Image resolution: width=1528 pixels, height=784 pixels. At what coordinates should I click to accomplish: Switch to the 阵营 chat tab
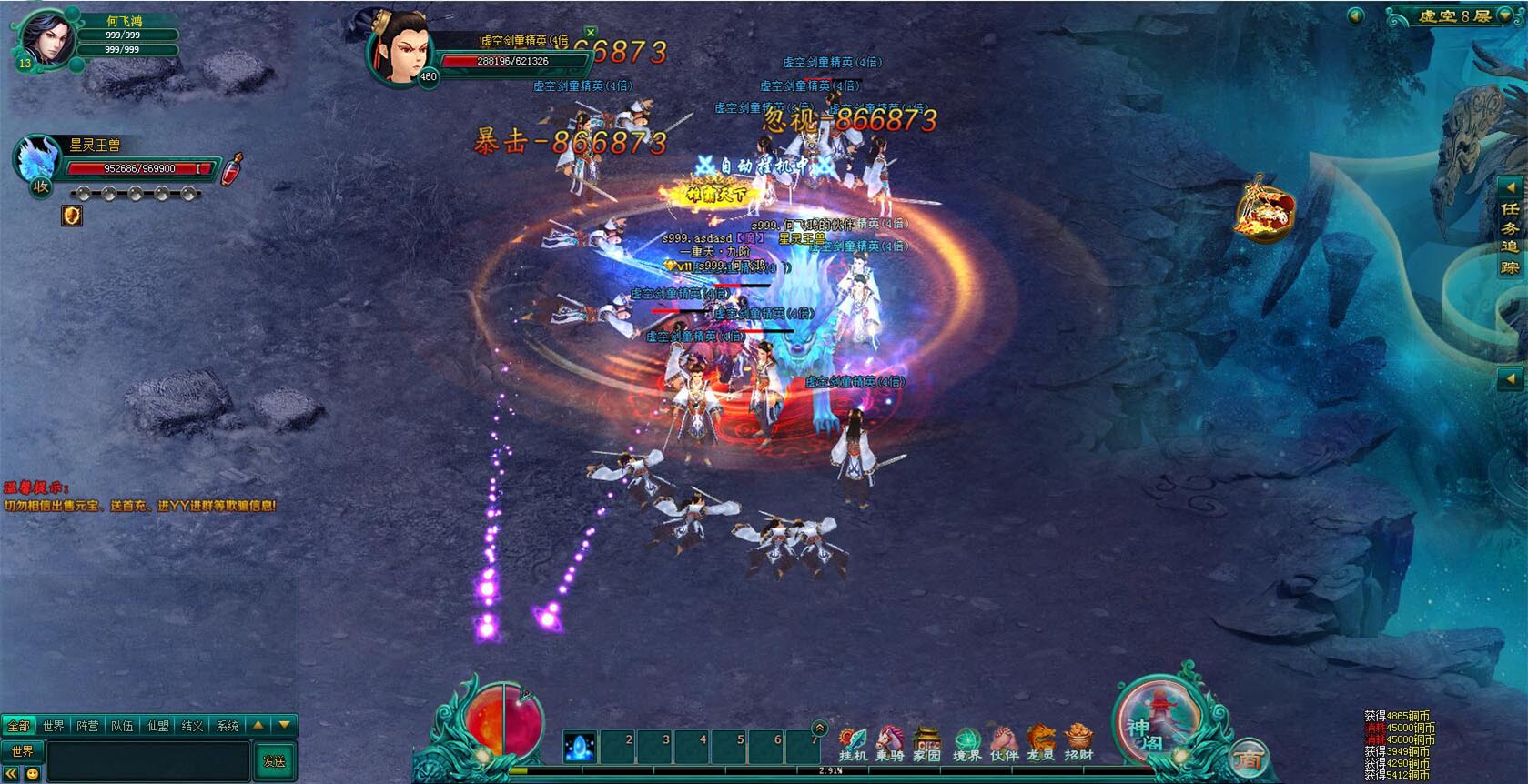click(x=88, y=726)
